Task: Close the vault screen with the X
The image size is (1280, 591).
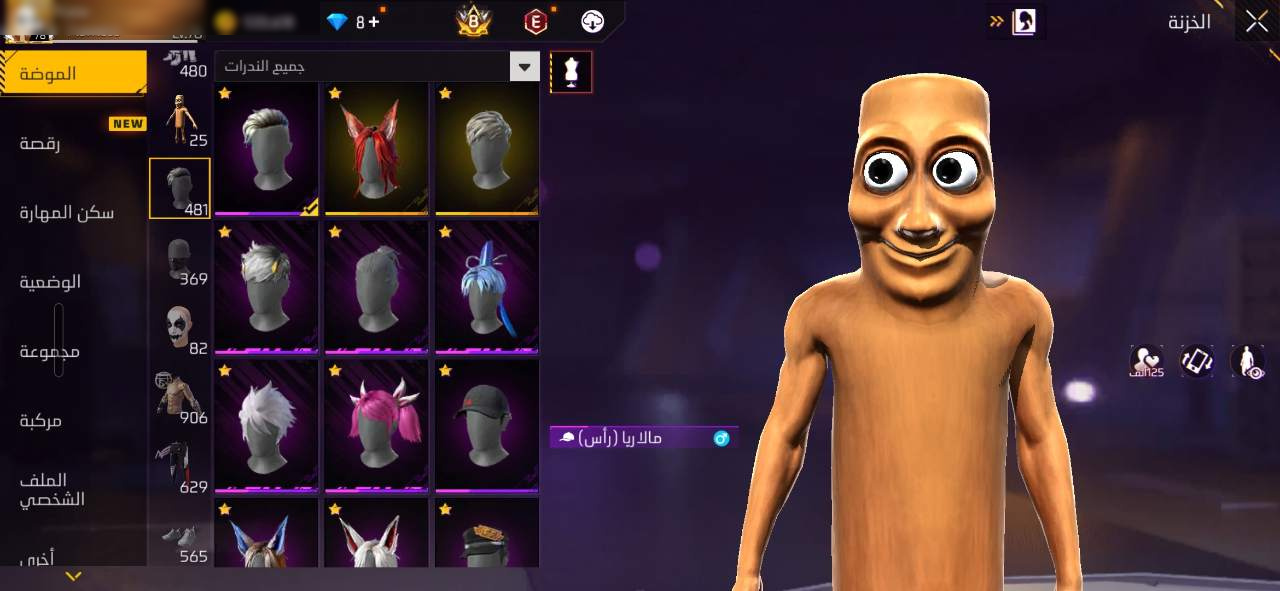Action: 1256,22
